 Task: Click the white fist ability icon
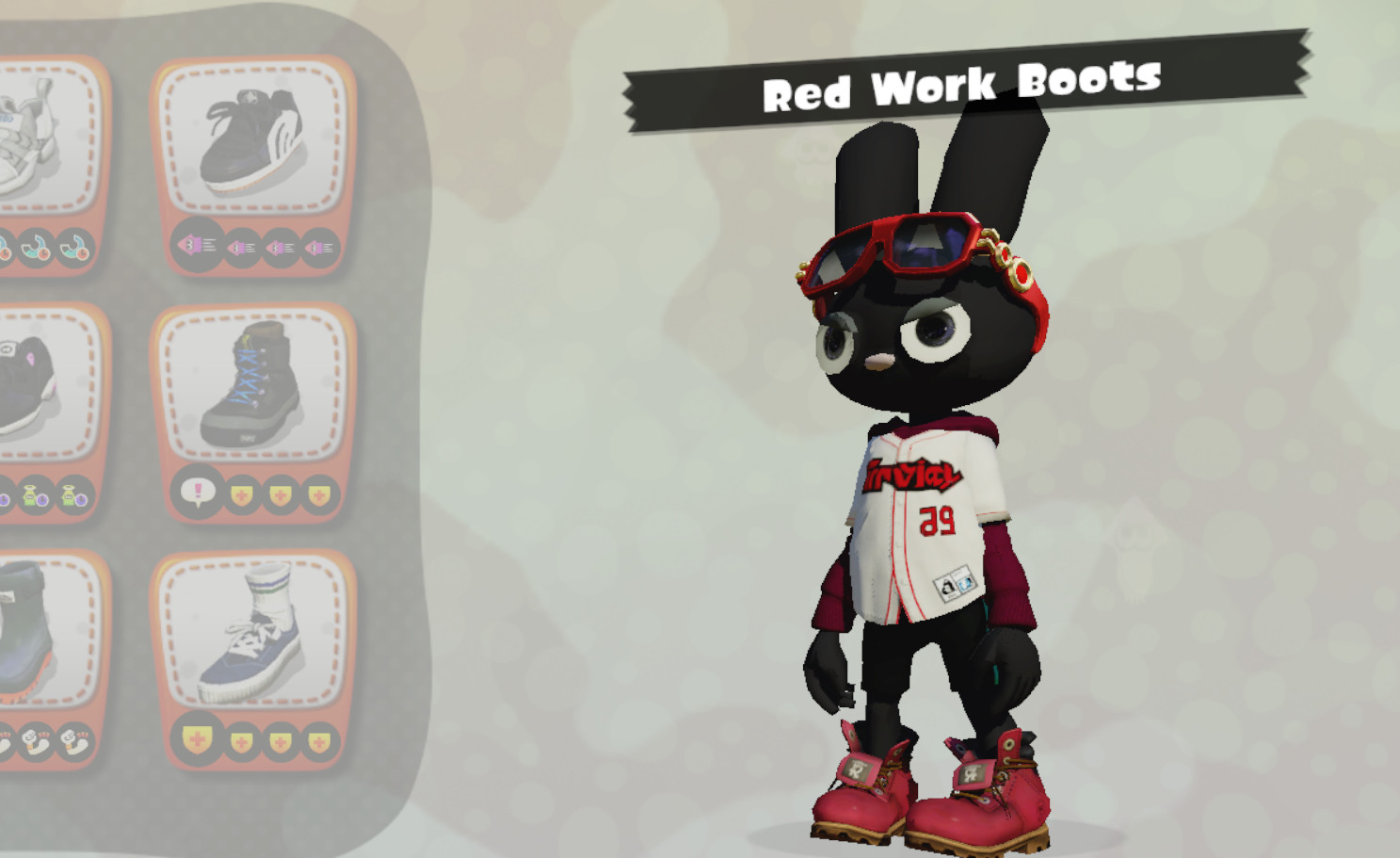coord(72,743)
